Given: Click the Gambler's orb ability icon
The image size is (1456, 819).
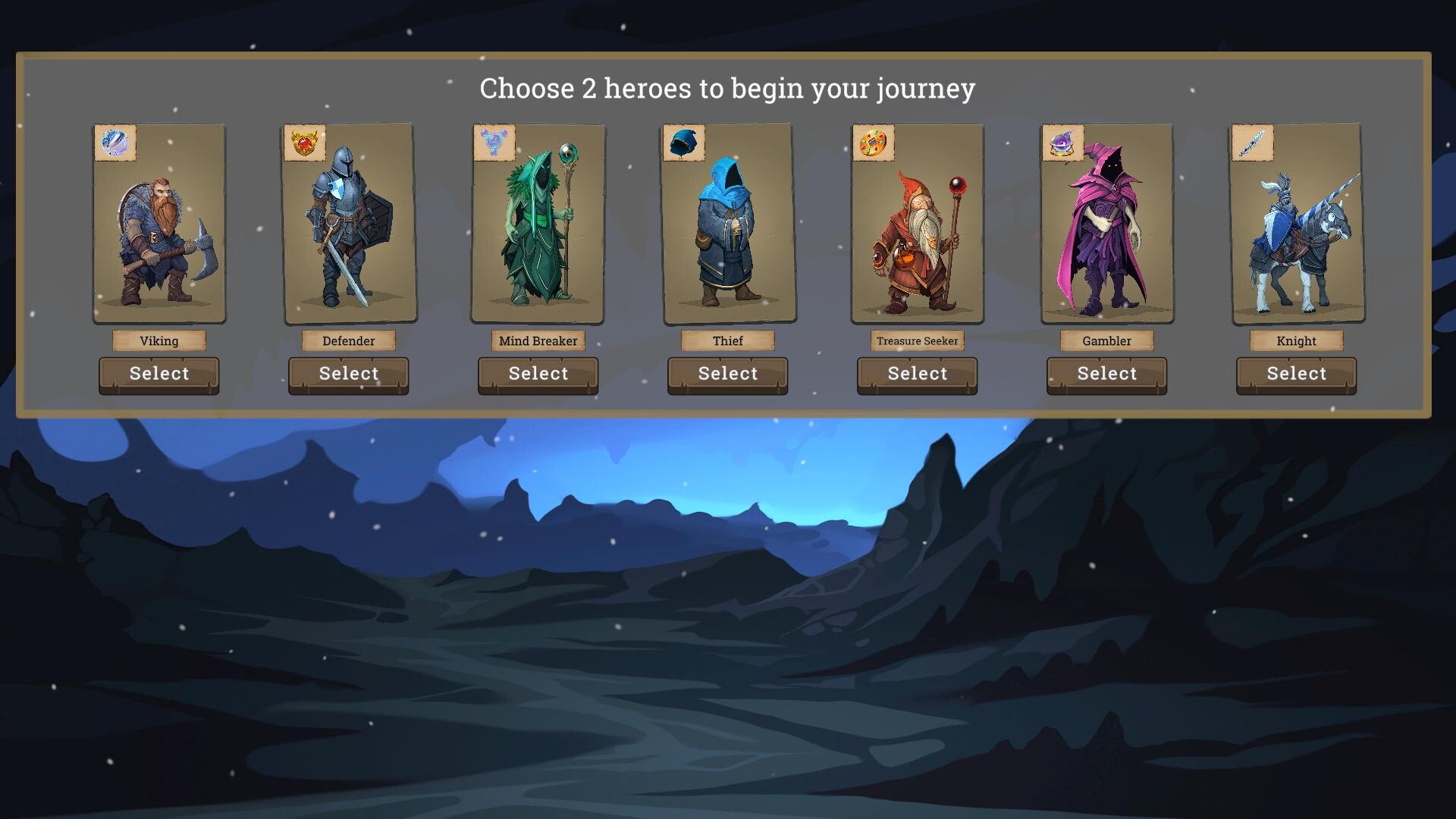Looking at the screenshot, I should (1063, 143).
